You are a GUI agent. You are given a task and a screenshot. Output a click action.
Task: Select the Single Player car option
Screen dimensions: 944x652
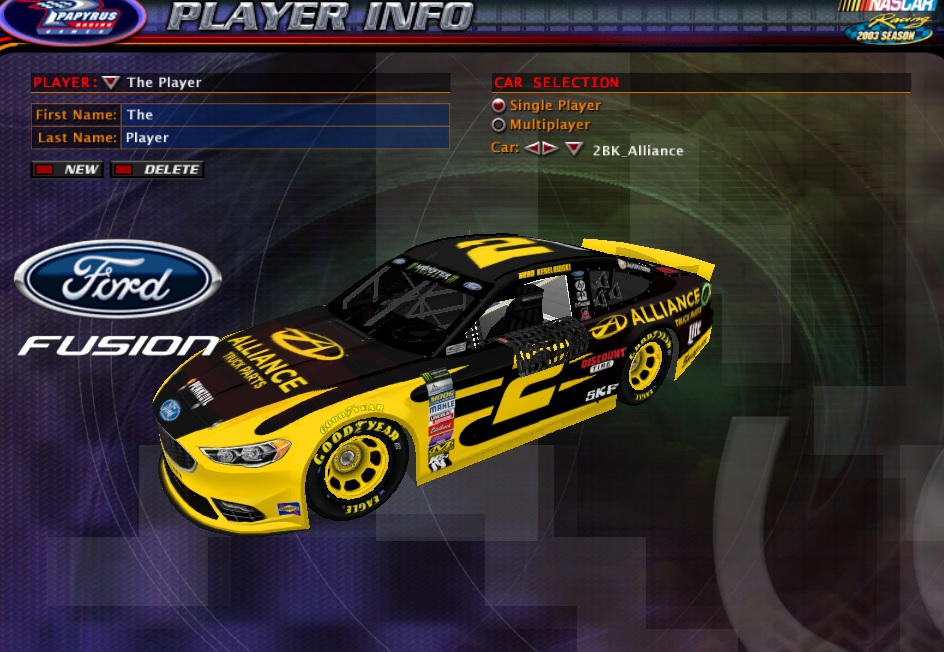click(499, 105)
